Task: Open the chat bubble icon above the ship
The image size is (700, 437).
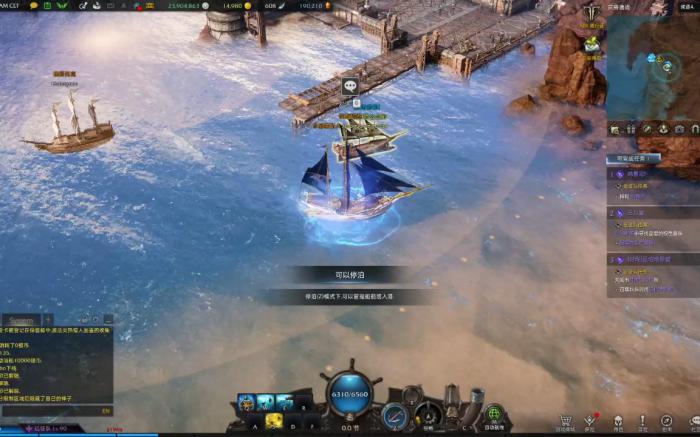Action: [x=350, y=87]
